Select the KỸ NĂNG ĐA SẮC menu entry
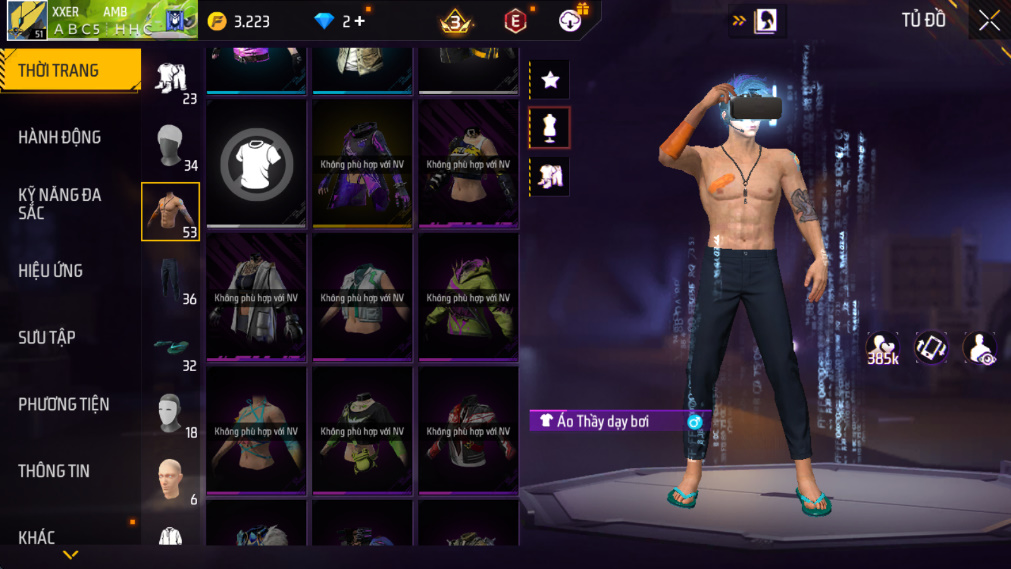 [x=60, y=203]
